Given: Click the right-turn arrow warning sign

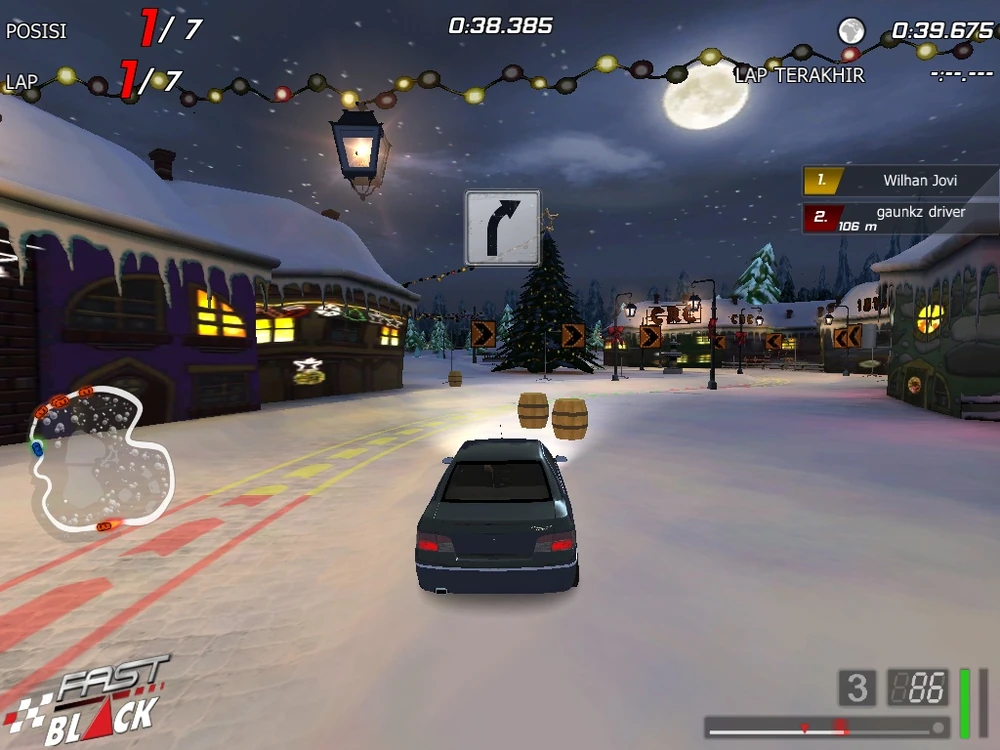Looking at the screenshot, I should (502, 228).
